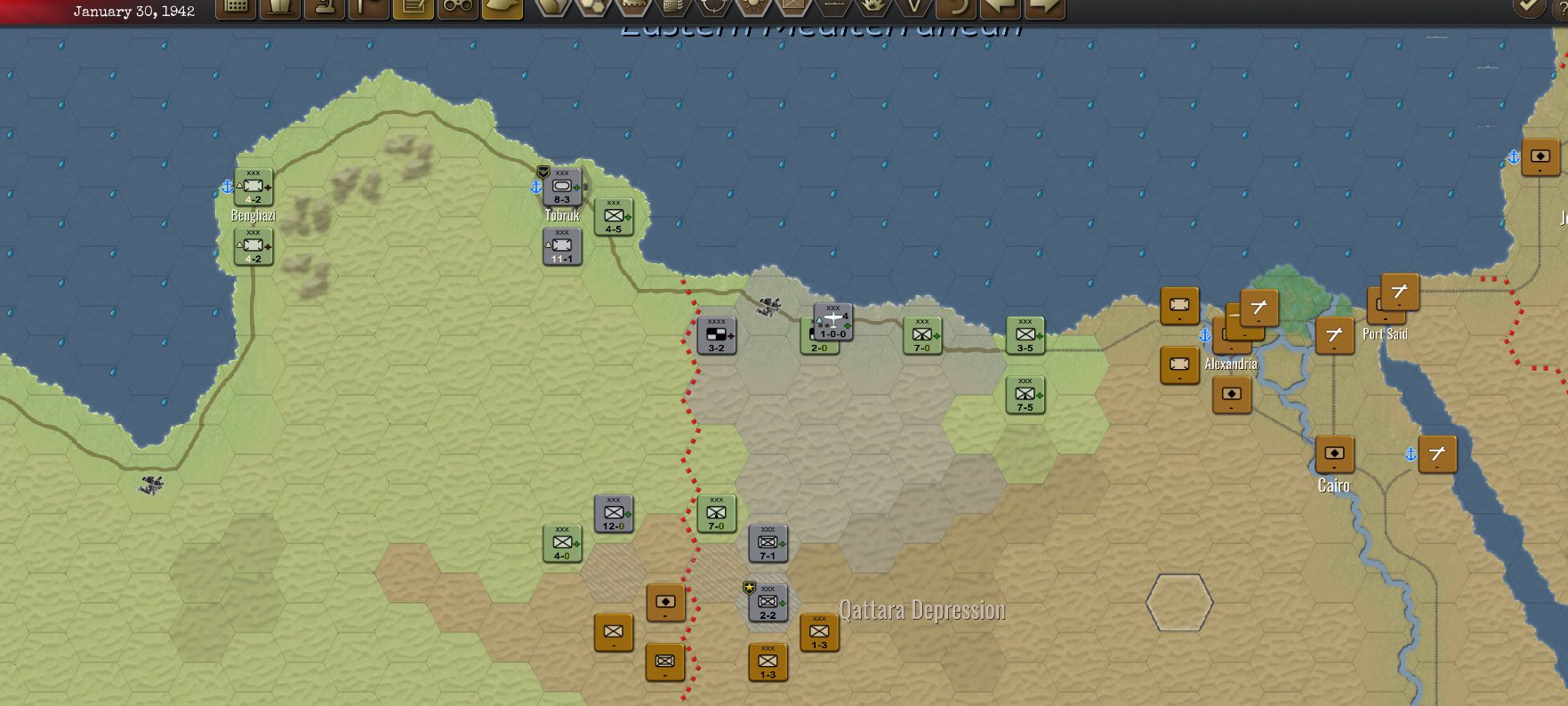Select the 8-3 naval fleet at Tobruk
Image resolution: width=1568 pixels, height=706 pixels.
[560, 186]
